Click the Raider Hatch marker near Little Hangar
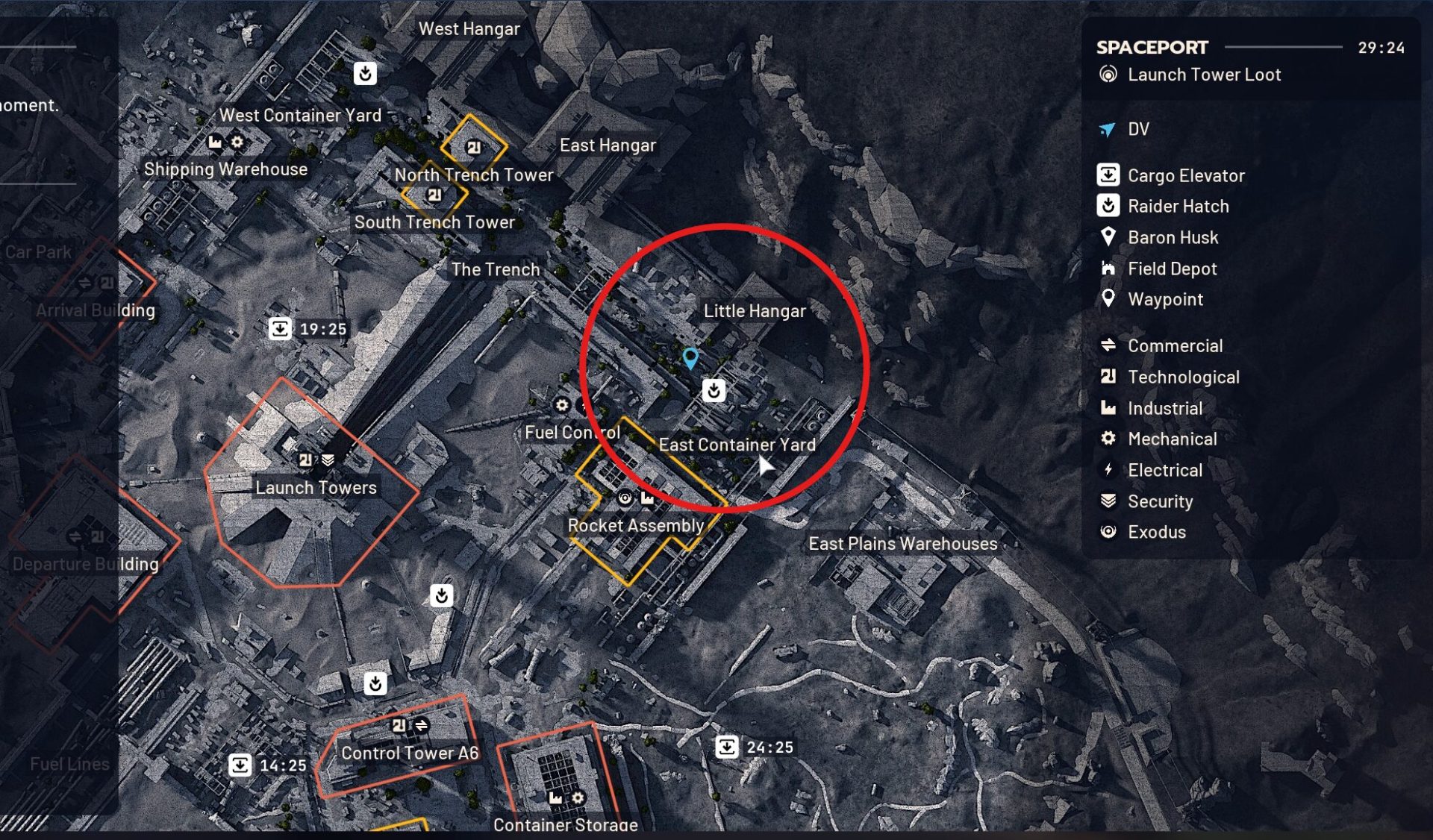Image resolution: width=1433 pixels, height=840 pixels. 714,390
